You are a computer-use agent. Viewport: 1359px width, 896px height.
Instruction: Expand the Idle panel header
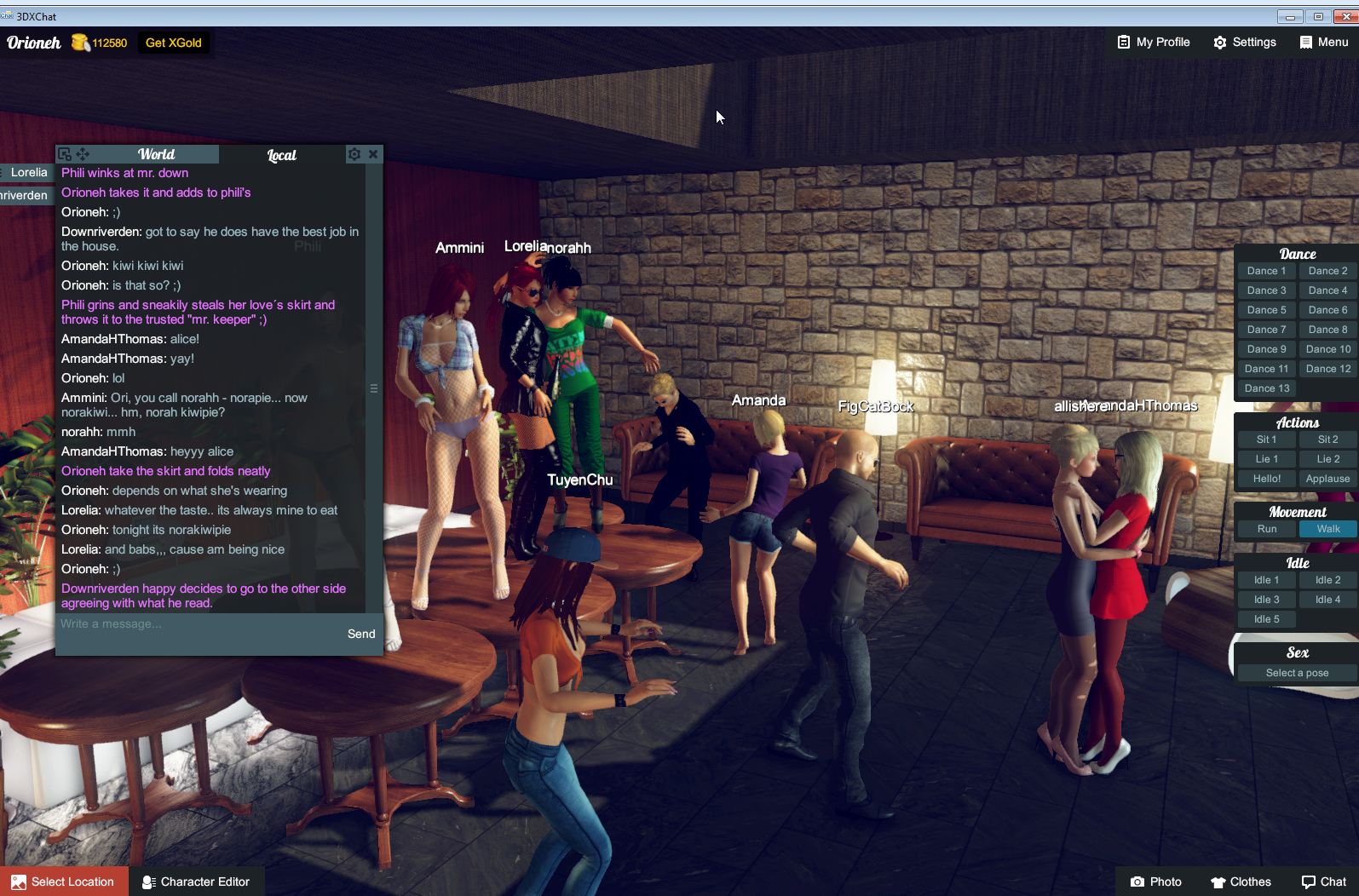(1296, 562)
